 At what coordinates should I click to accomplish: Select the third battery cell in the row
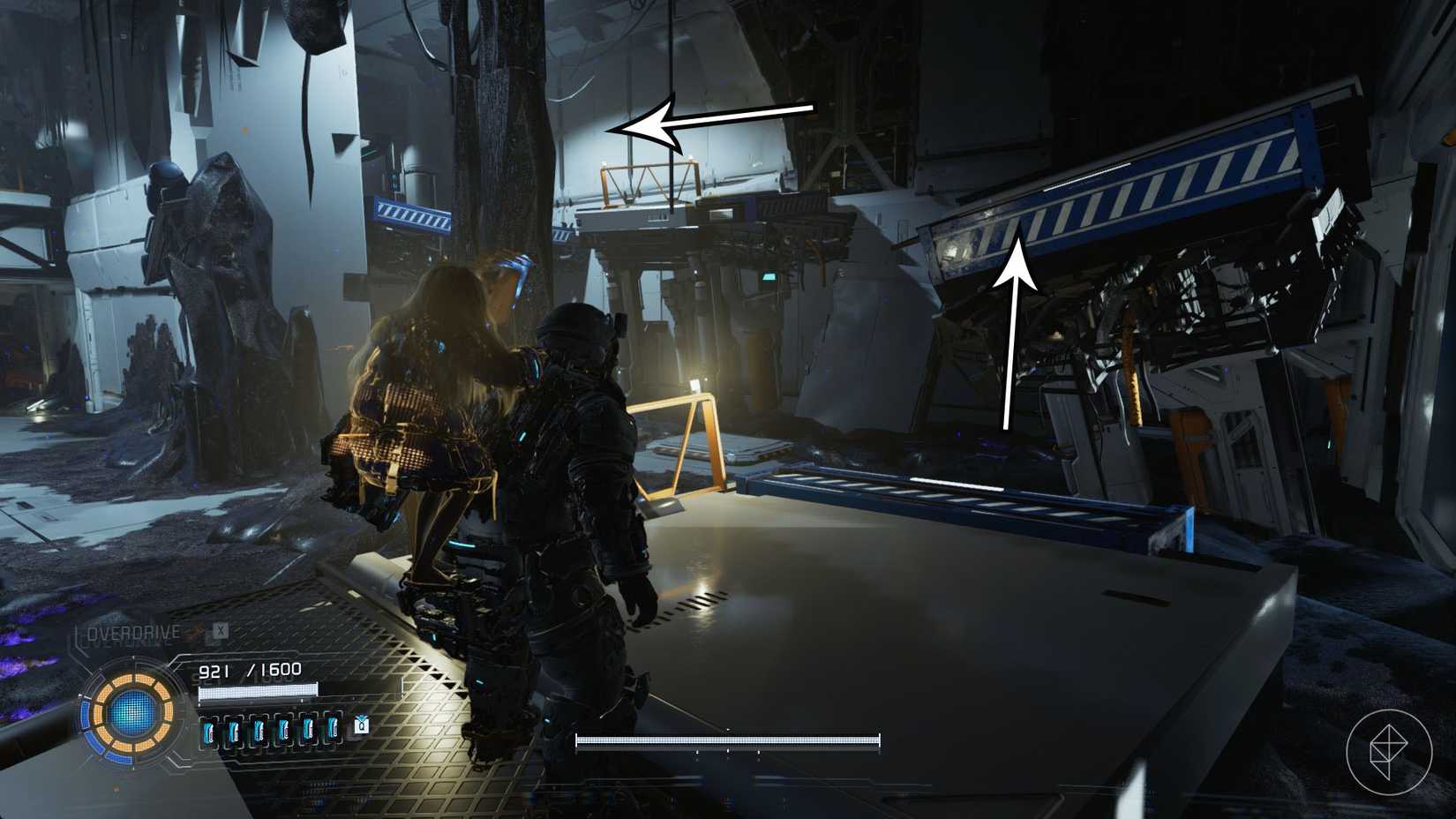tap(259, 729)
